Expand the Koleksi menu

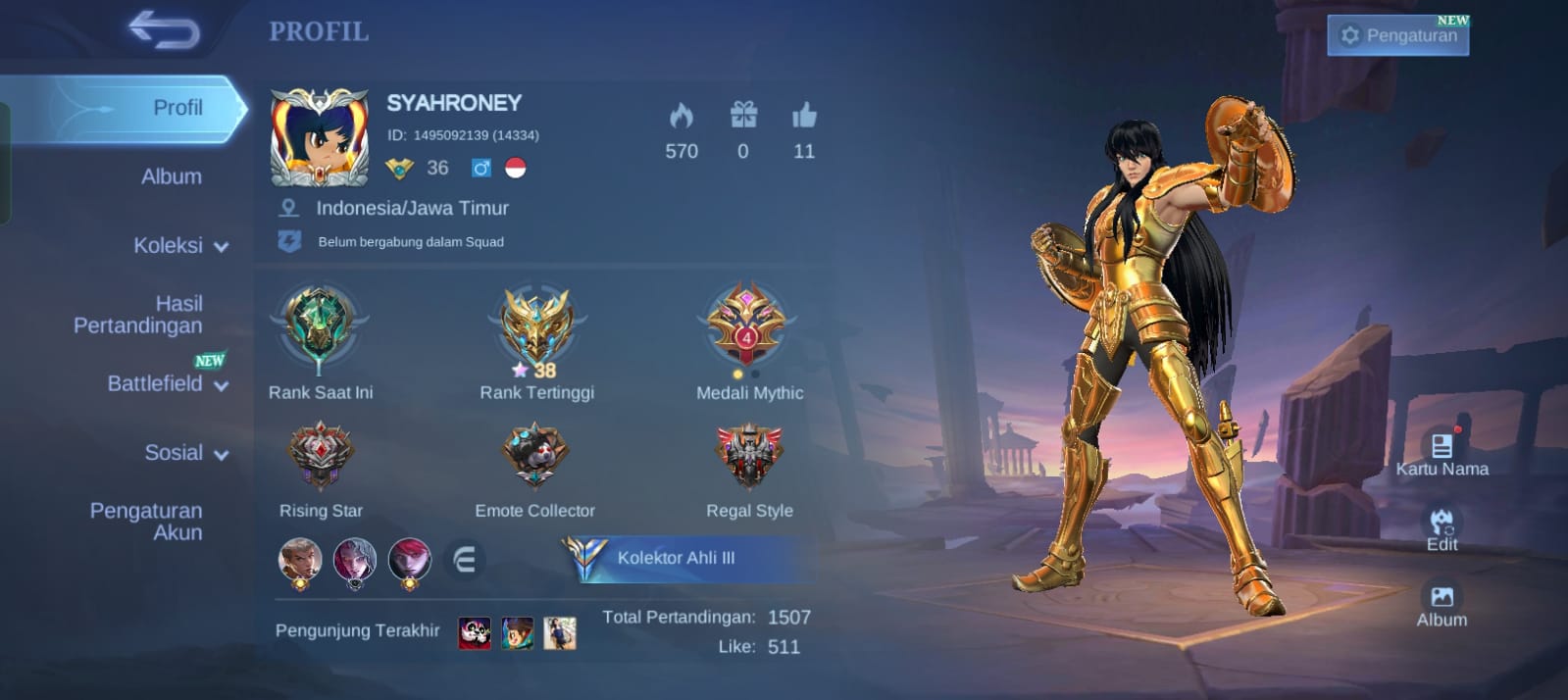pyautogui.click(x=179, y=245)
